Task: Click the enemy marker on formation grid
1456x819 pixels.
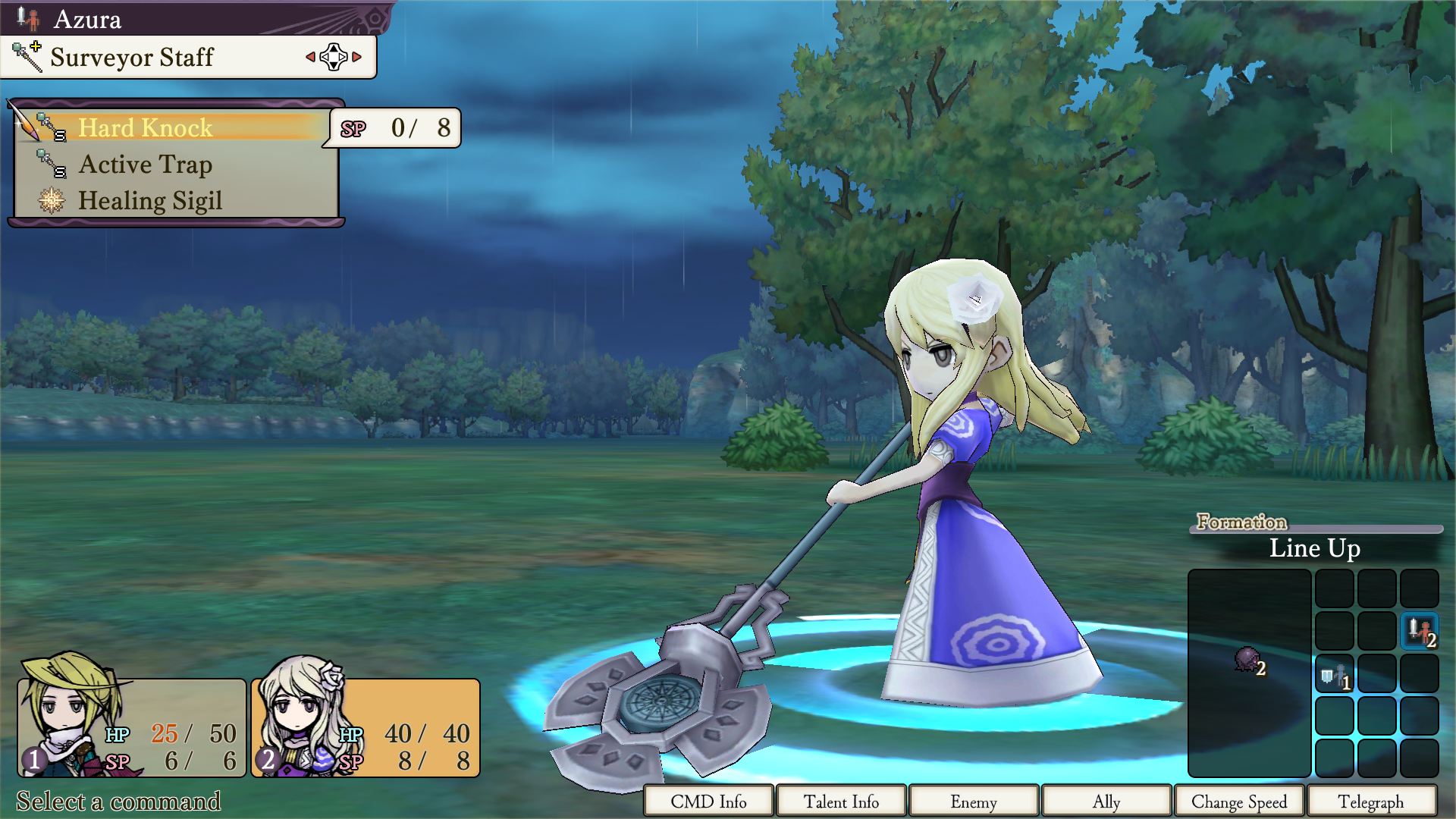Action: coord(1247,660)
